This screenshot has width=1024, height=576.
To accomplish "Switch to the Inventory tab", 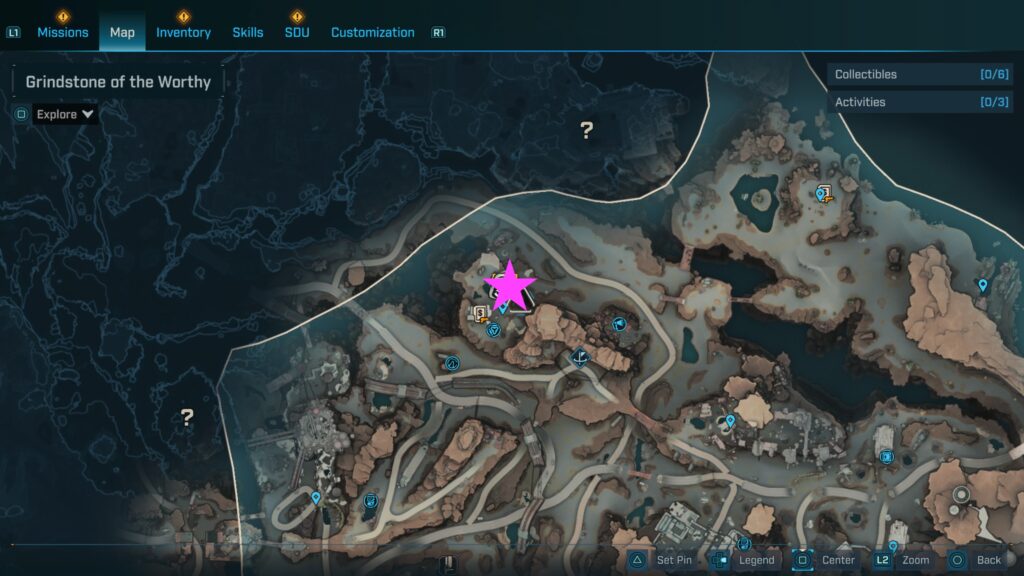I will click(183, 32).
